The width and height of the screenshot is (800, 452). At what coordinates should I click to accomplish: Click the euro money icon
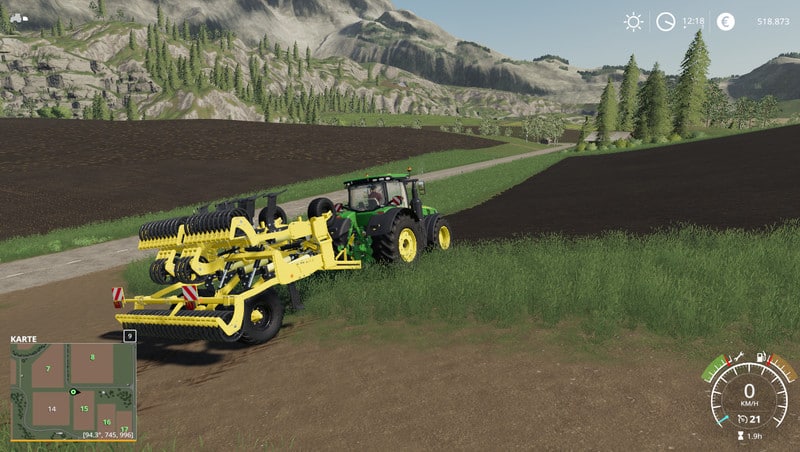pos(725,21)
